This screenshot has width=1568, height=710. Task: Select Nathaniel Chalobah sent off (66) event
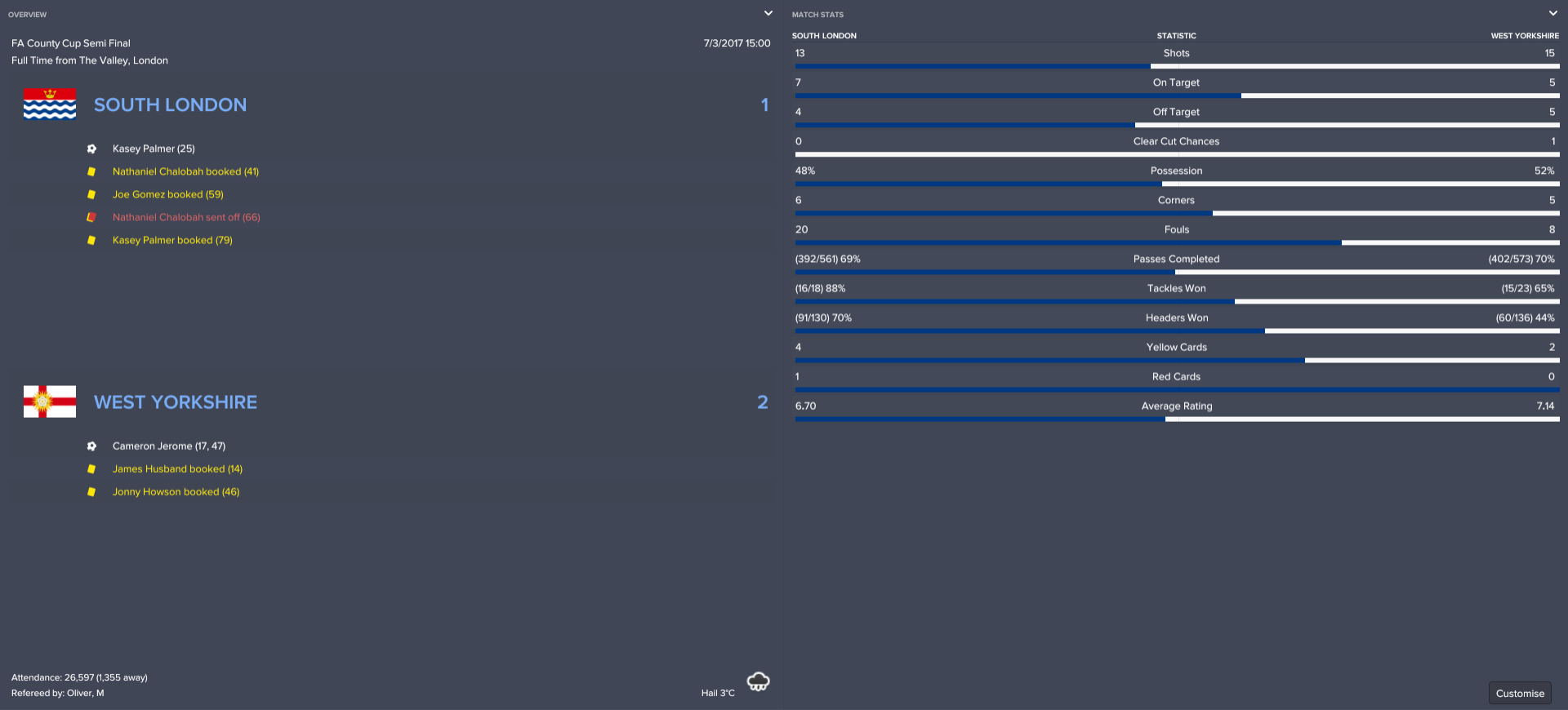point(186,217)
